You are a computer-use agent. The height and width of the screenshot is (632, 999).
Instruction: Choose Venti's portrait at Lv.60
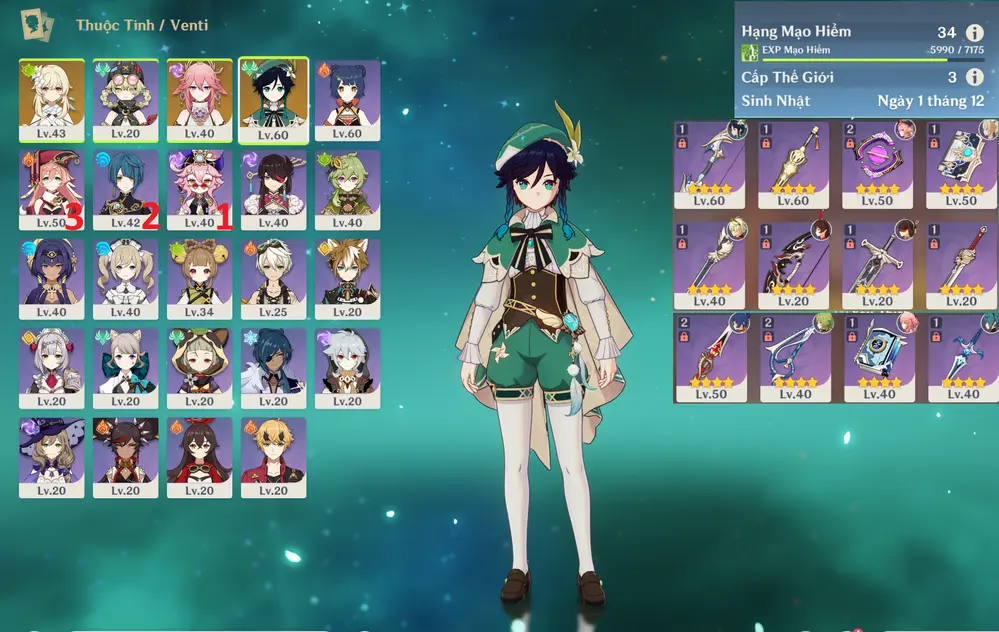273,98
